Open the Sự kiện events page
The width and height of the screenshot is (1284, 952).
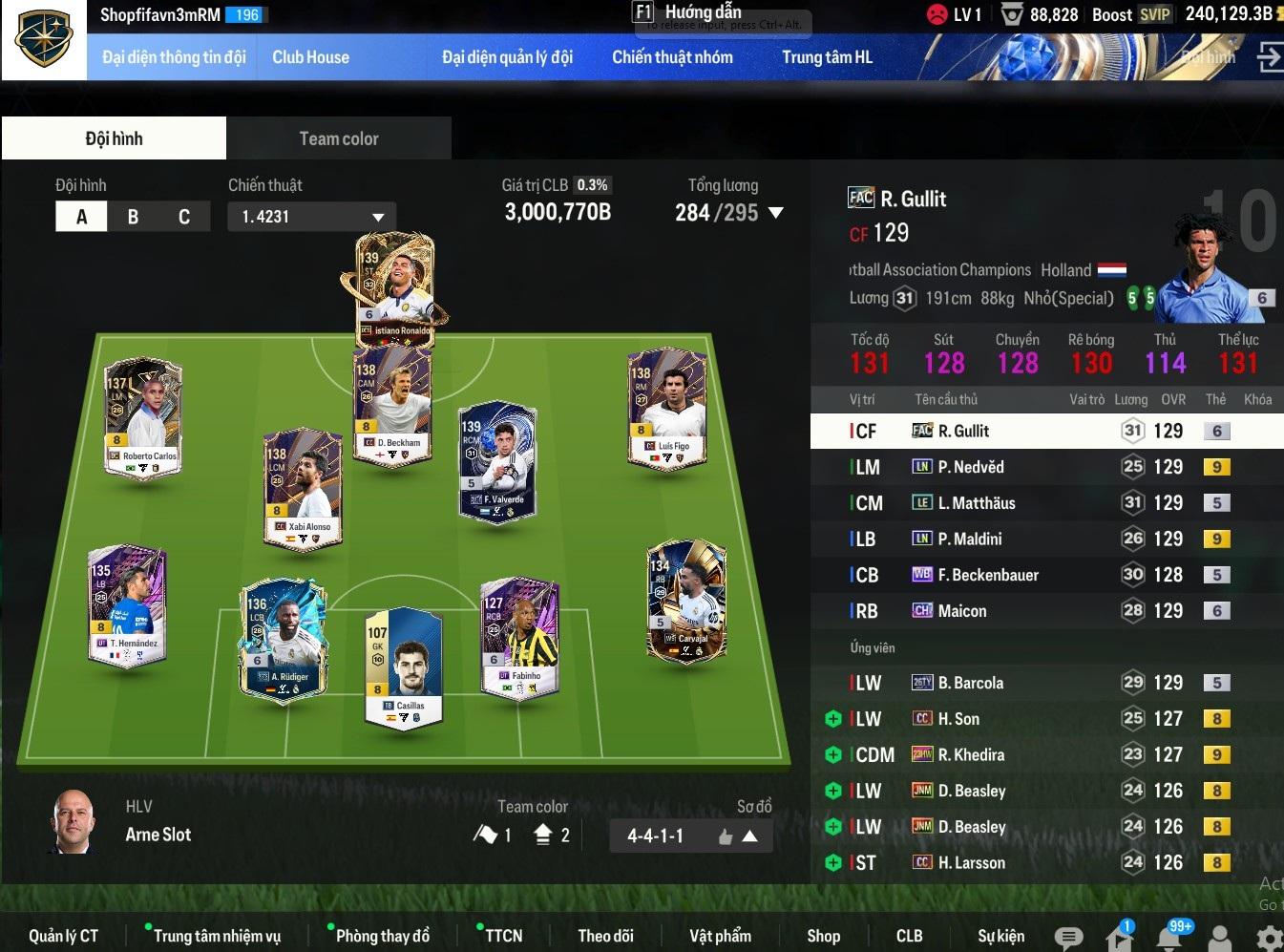1000,936
